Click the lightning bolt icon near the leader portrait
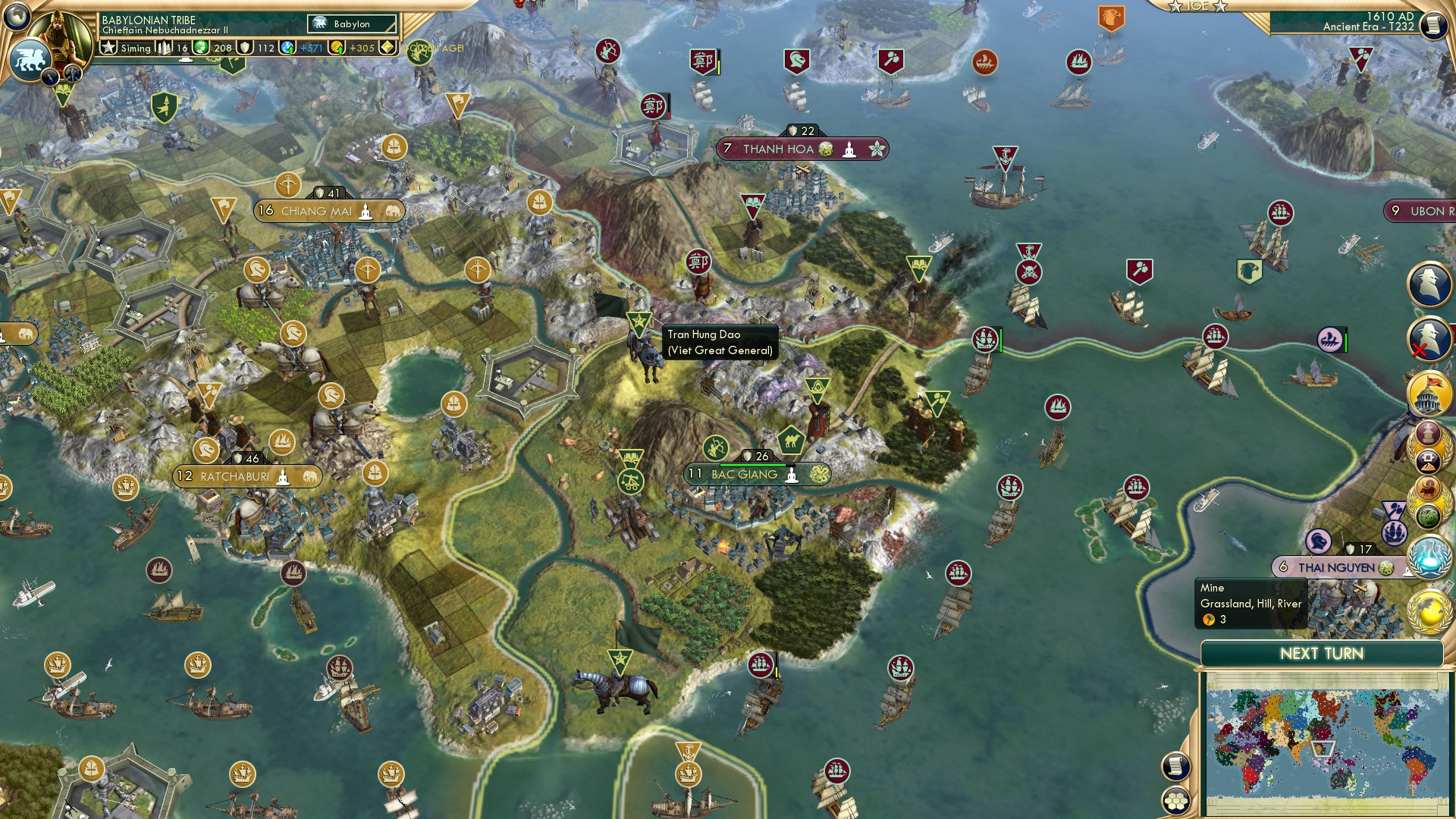This screenshot has height=819, width=1456. (49, 77)
